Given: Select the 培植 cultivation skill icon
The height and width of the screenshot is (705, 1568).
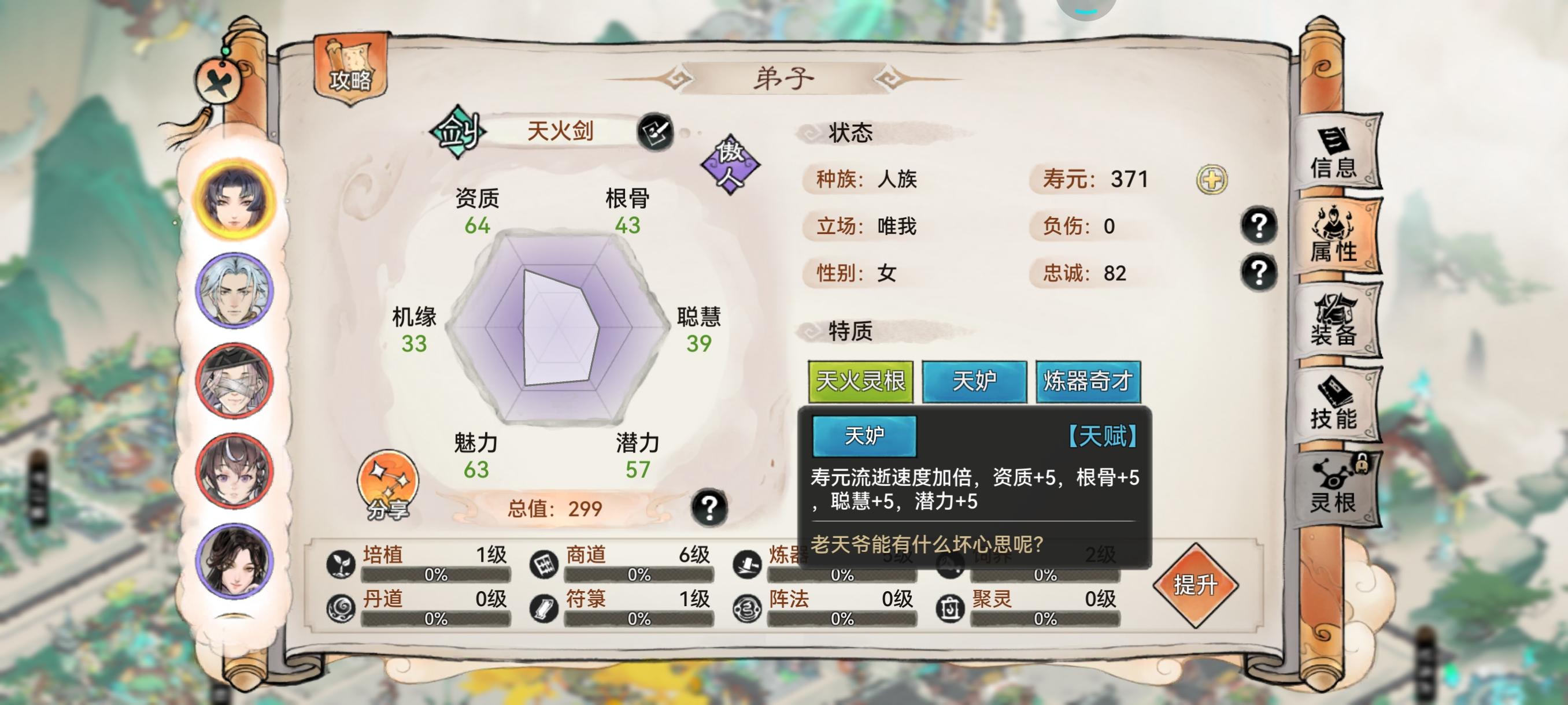Looking at the screenshot, I should tap(341, 564).
